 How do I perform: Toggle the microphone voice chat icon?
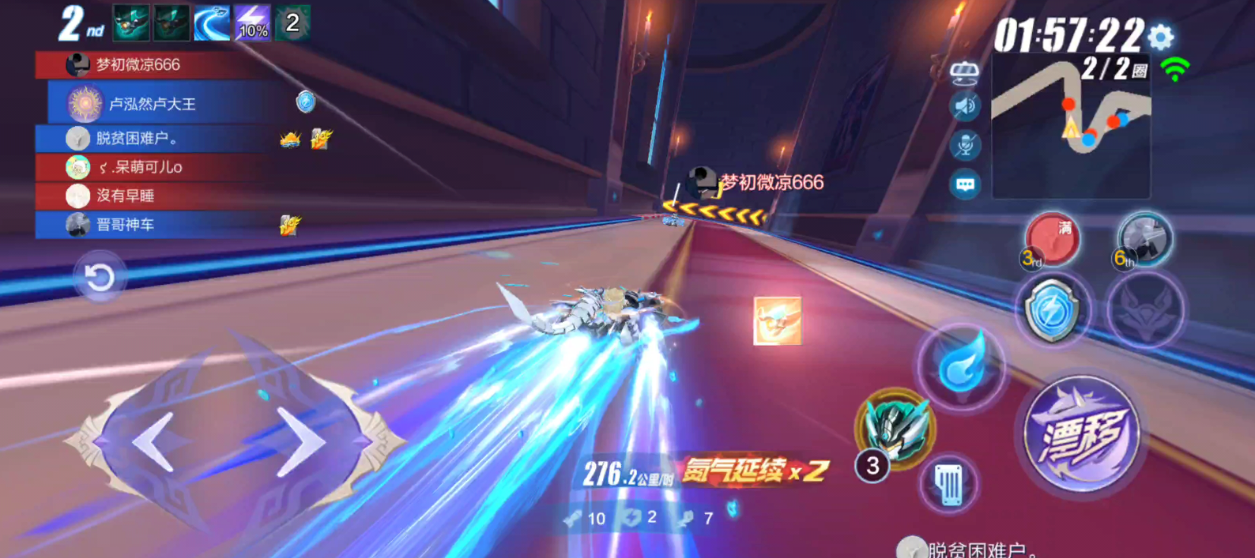point(965,145)
